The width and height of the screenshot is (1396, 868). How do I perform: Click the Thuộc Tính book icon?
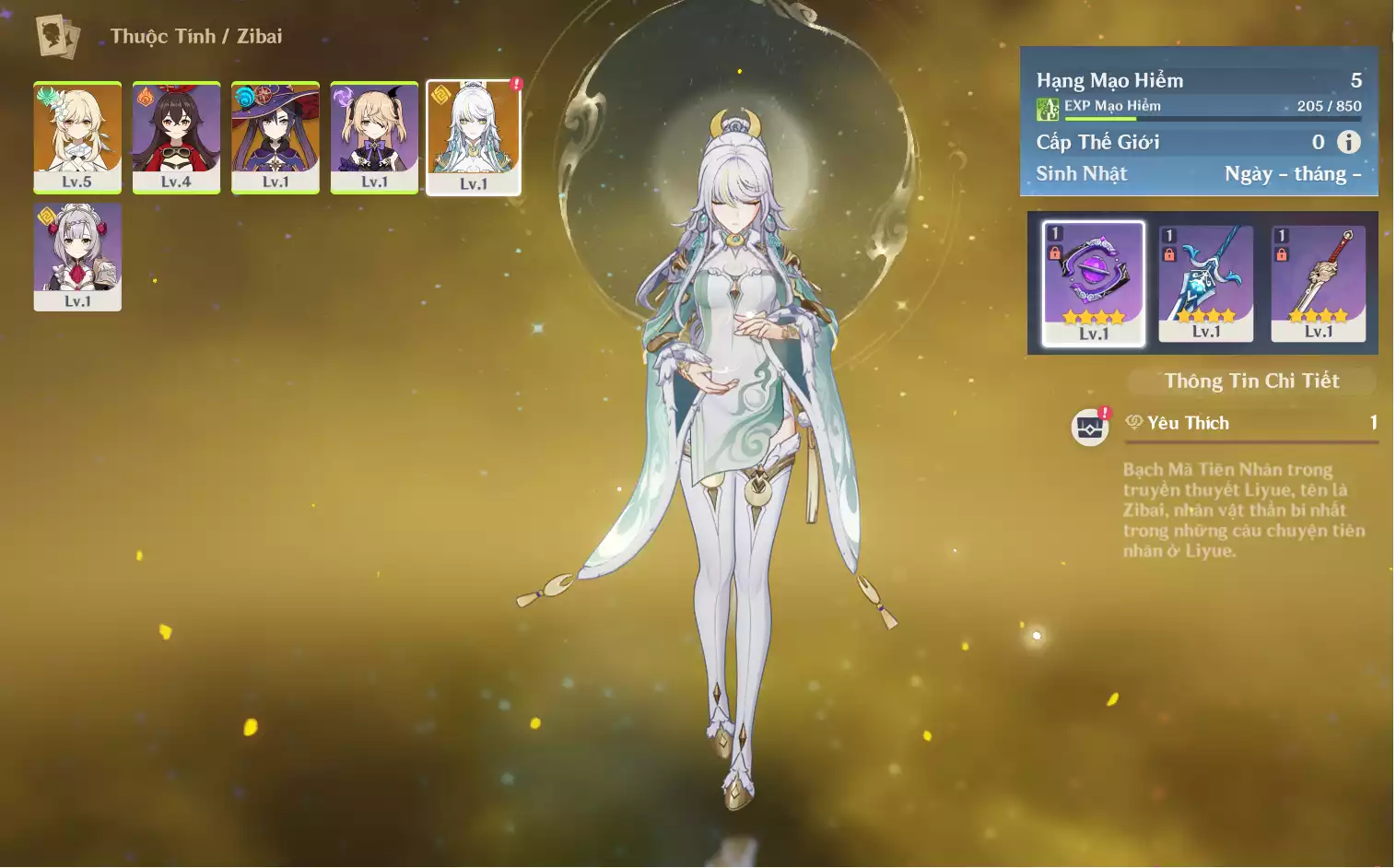[x=57, y=37]
